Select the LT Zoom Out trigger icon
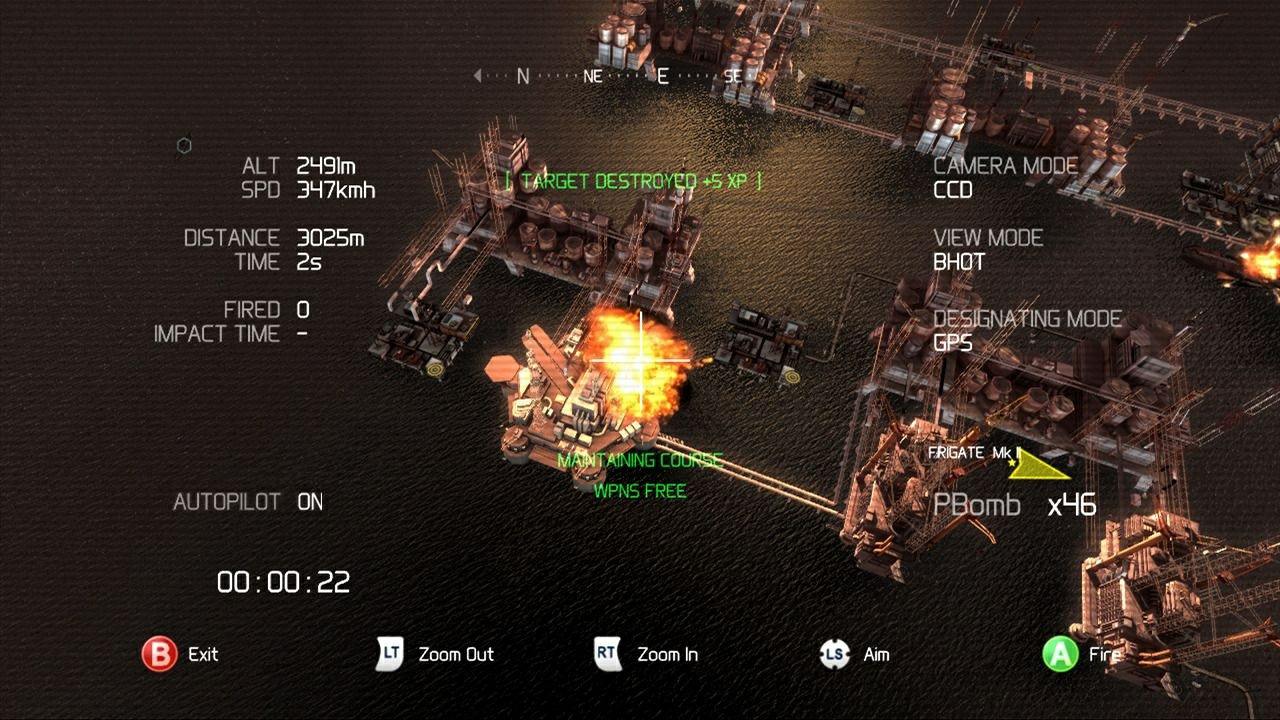The image size is (1280, 720). (x=390, y=655)
